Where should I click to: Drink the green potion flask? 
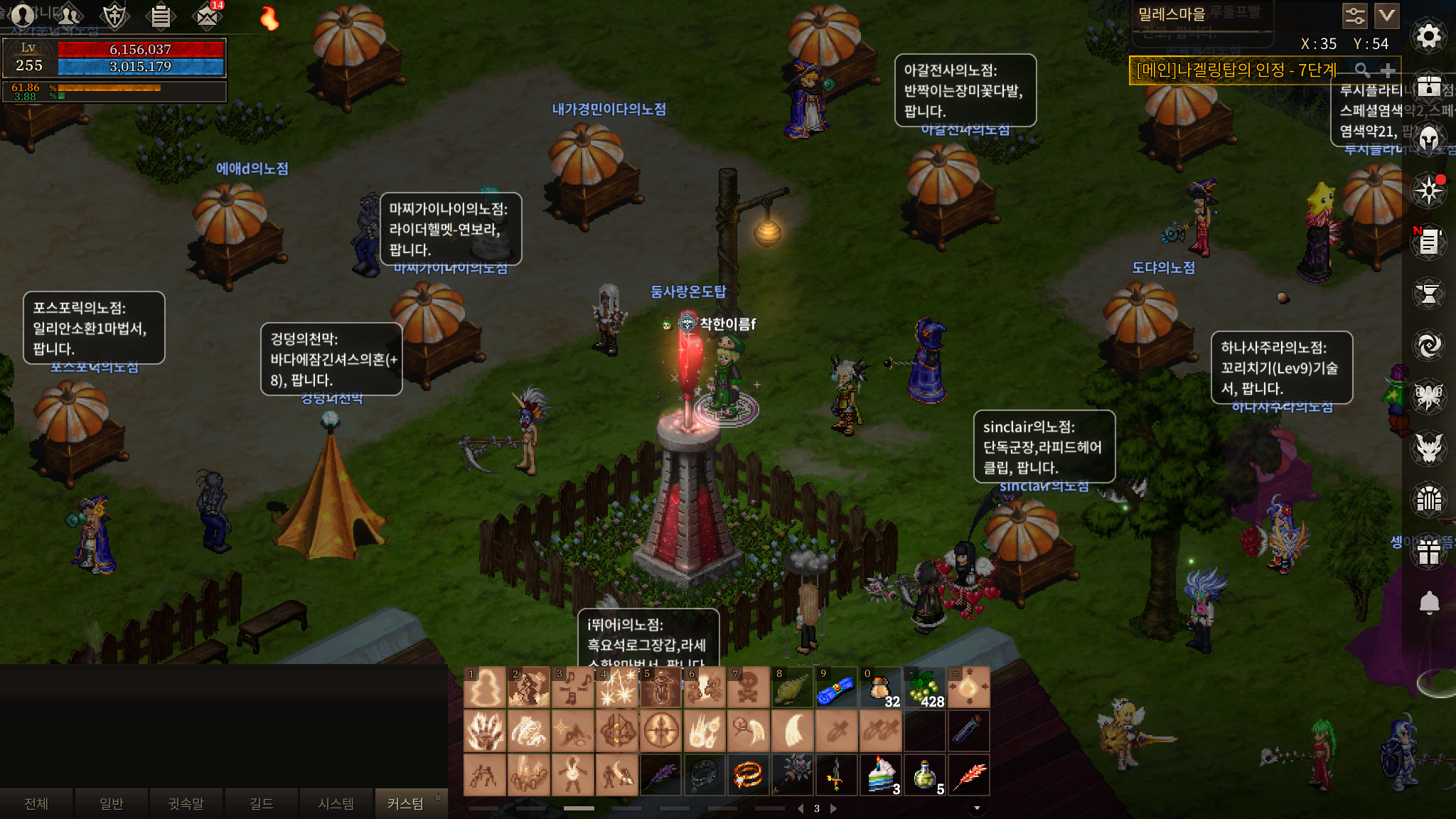tap(924, 775)
